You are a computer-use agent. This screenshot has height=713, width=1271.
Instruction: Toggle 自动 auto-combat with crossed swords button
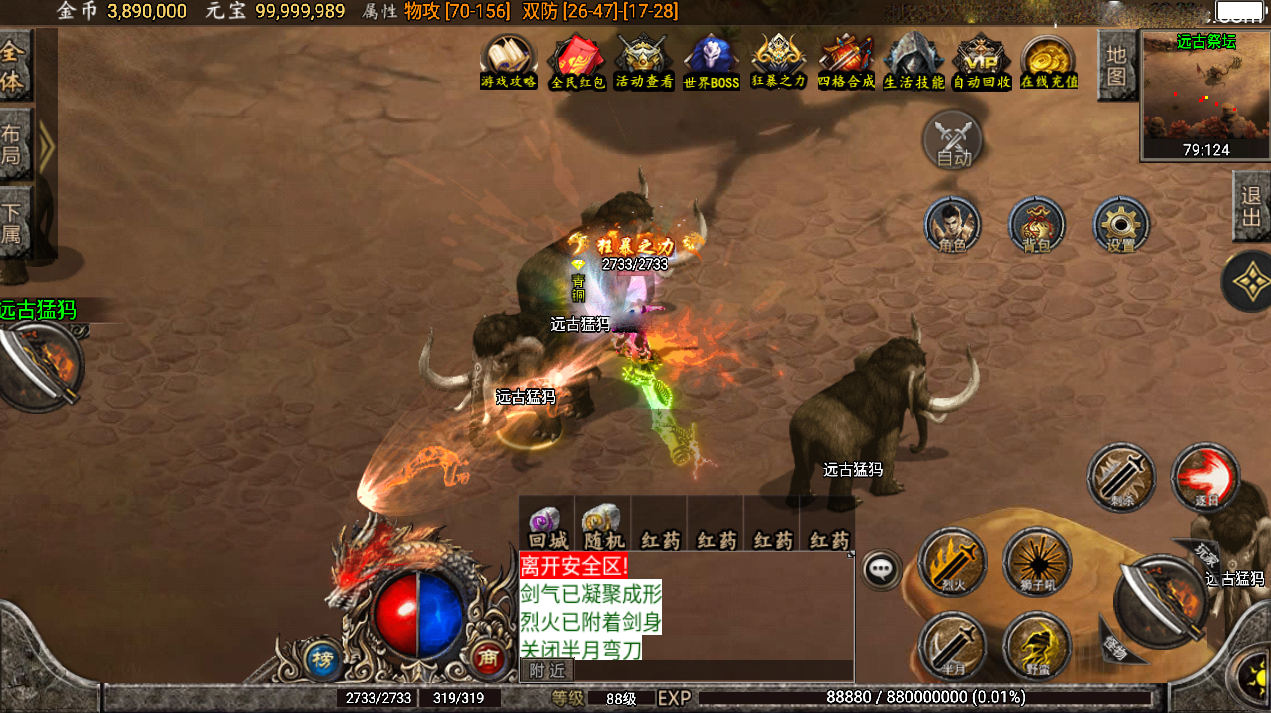953,139
